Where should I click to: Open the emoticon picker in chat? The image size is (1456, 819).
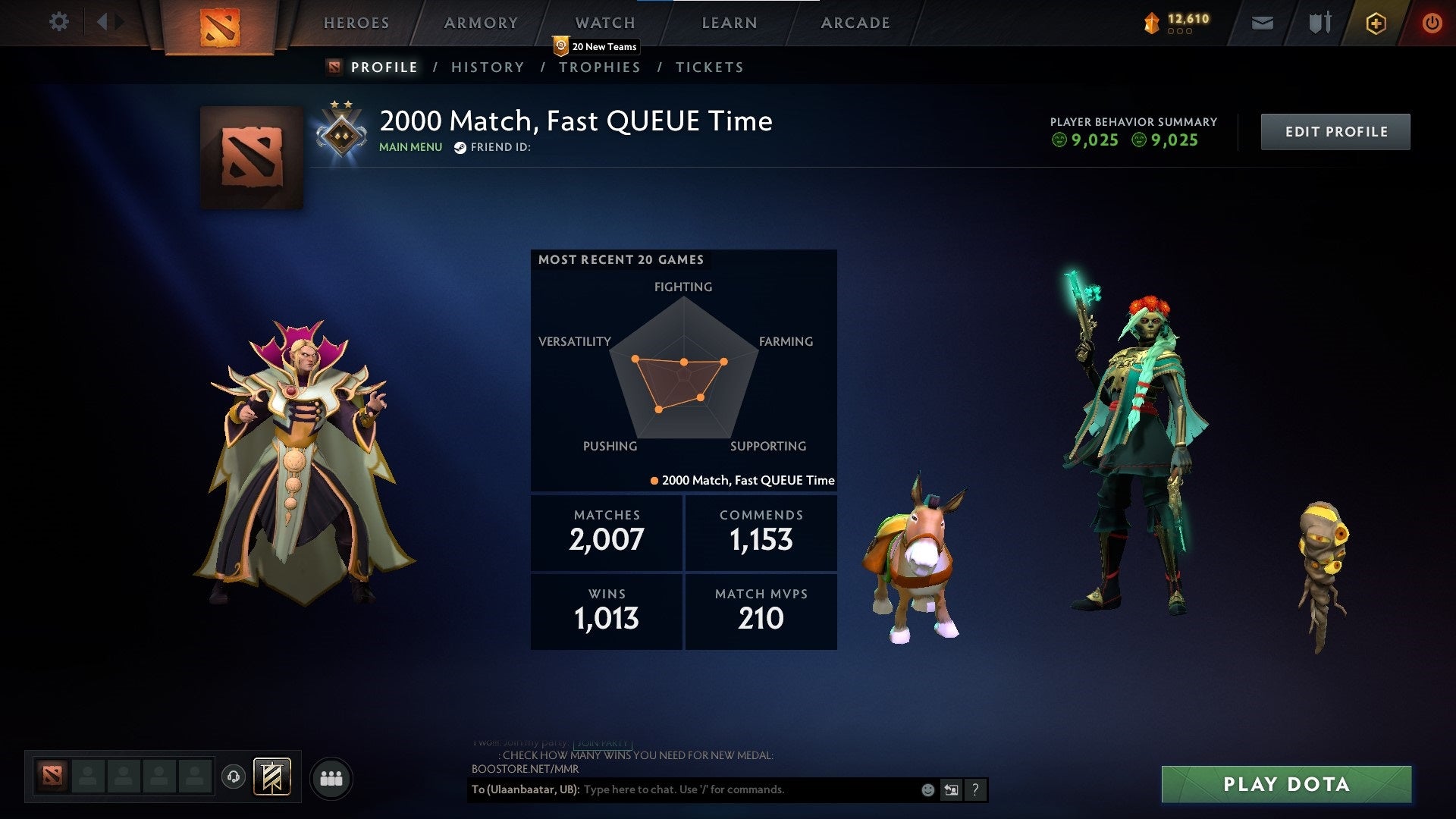pyautogui.click(x=927, y=789)
